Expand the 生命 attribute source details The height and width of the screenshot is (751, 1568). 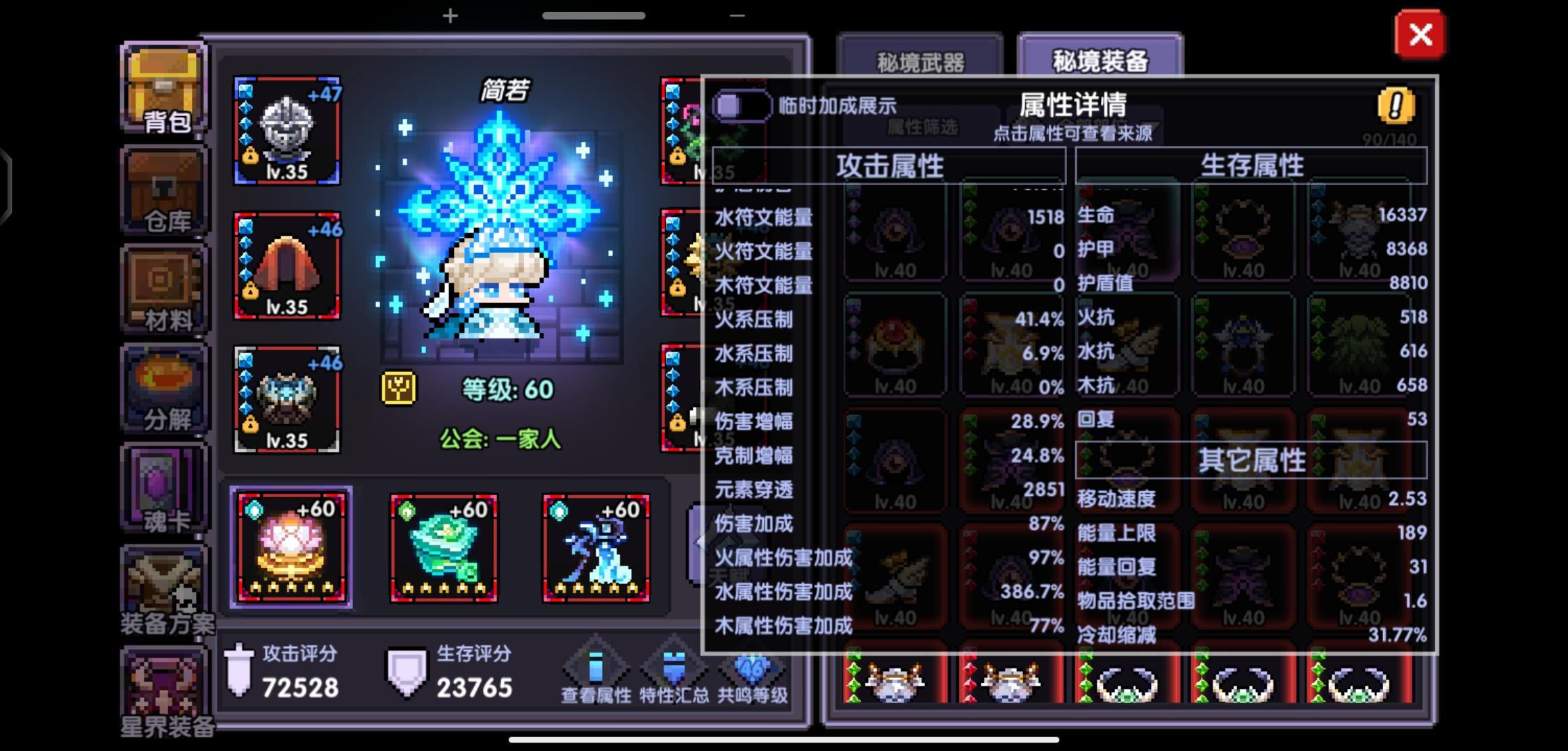pyautogui.click(x=1095, y=216)
